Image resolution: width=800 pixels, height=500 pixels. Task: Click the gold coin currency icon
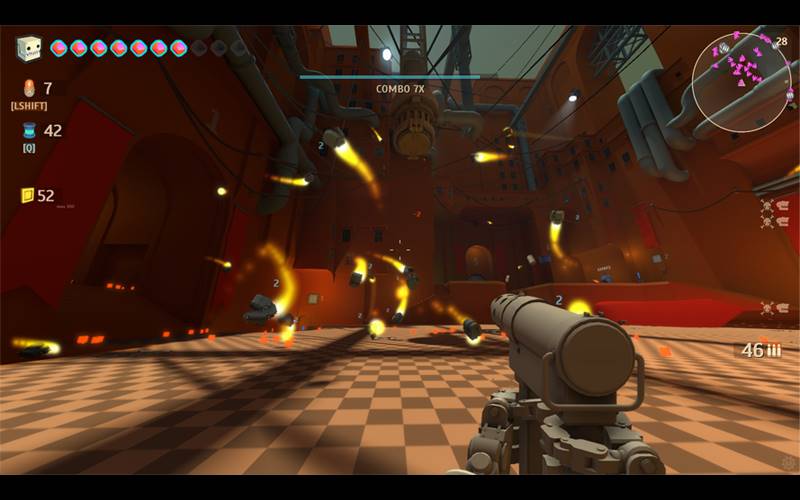pyautogui.click(x=27, y=195)
